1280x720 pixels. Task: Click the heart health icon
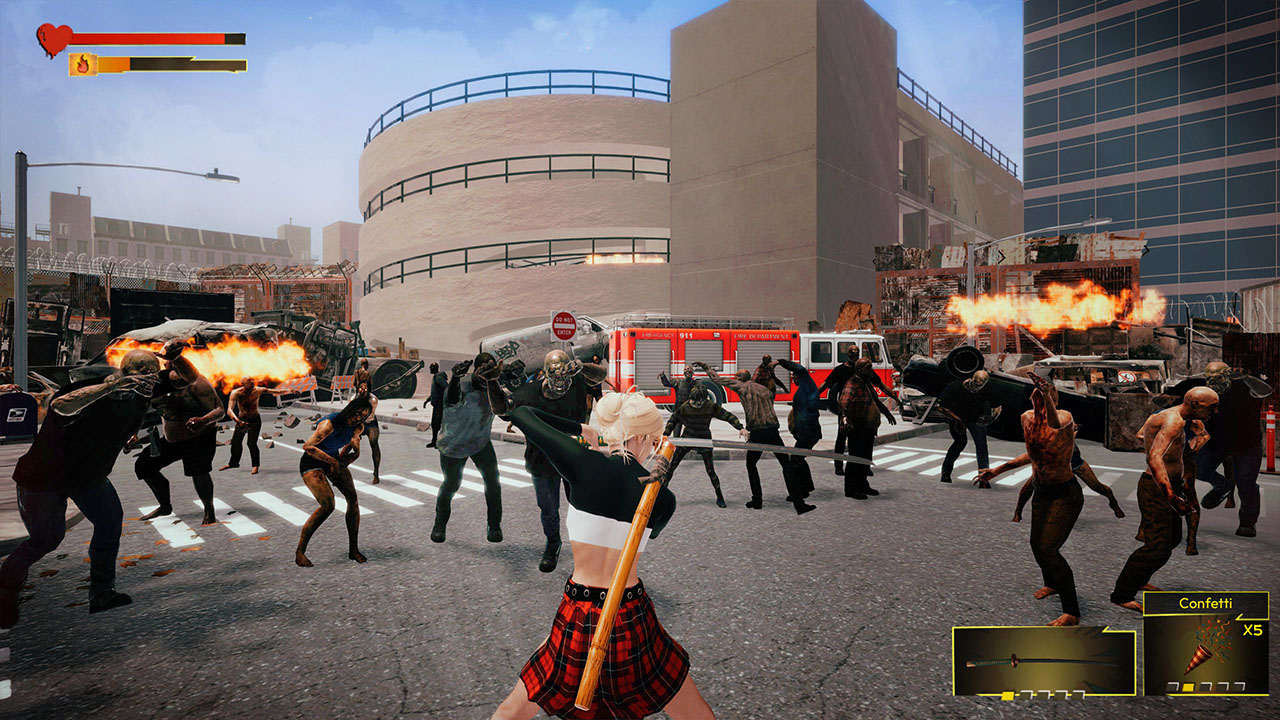[54, 38]
